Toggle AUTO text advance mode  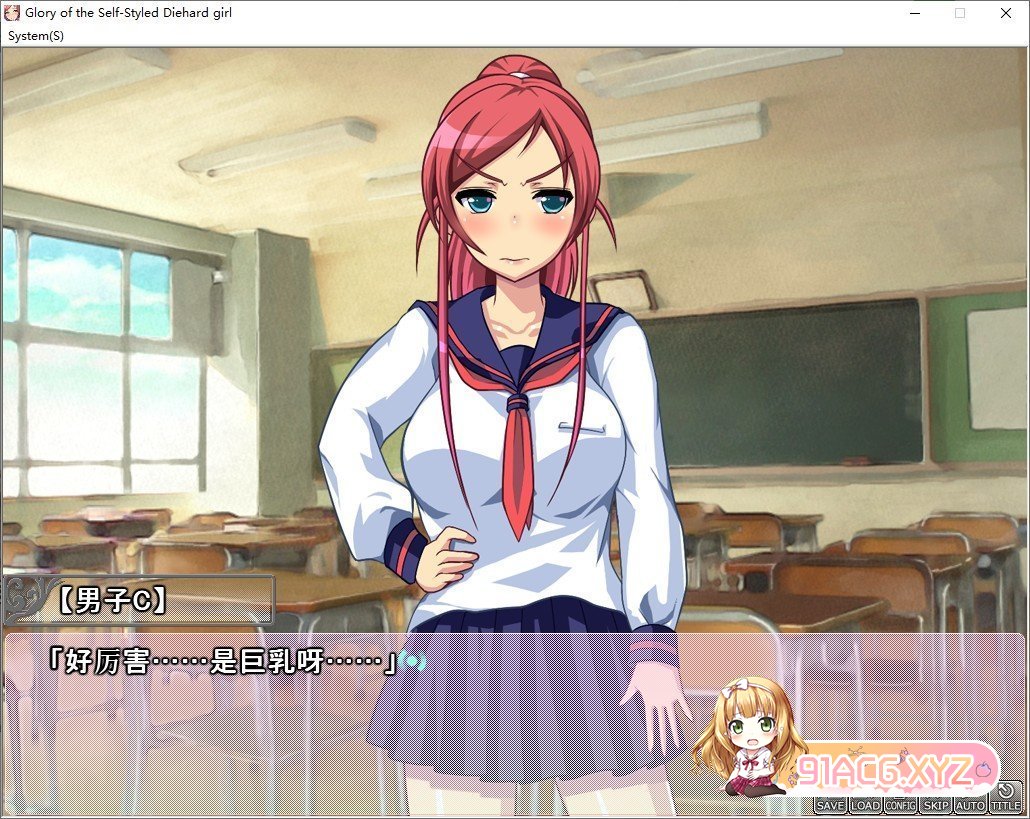(970, 805)
